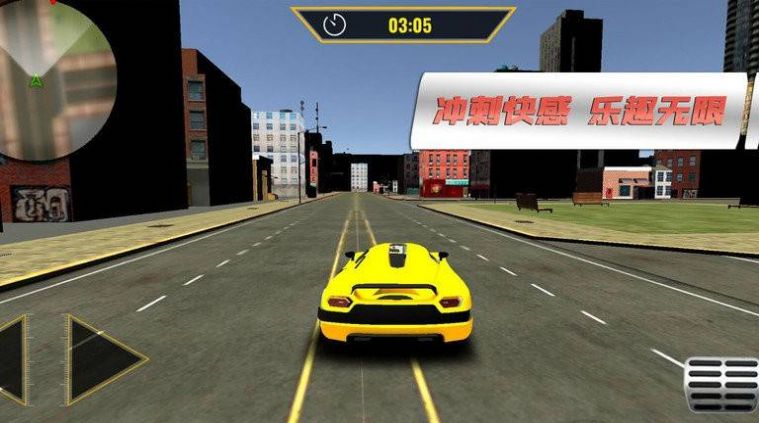Screen dimensions: 759x423
Task: Tap the steer right arrow button
Action: click(100, 359)
